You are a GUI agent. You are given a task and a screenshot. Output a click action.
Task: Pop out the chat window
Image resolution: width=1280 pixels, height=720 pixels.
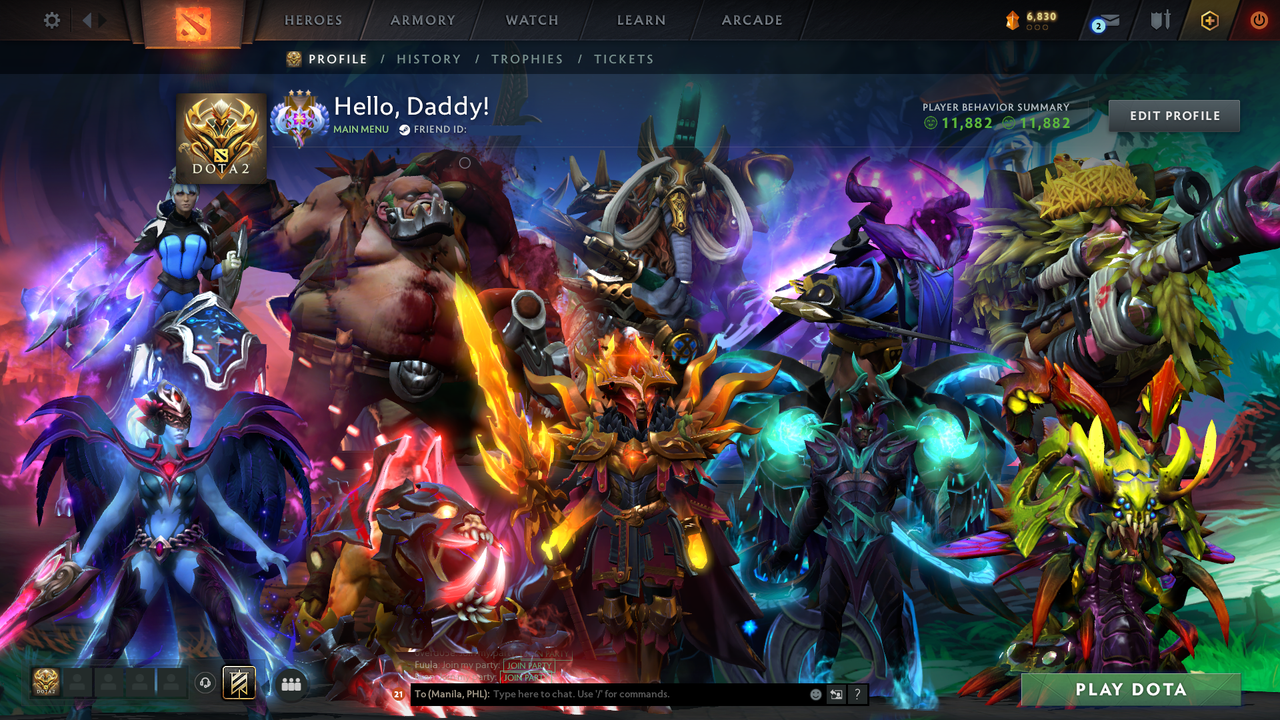click(836, 693)
